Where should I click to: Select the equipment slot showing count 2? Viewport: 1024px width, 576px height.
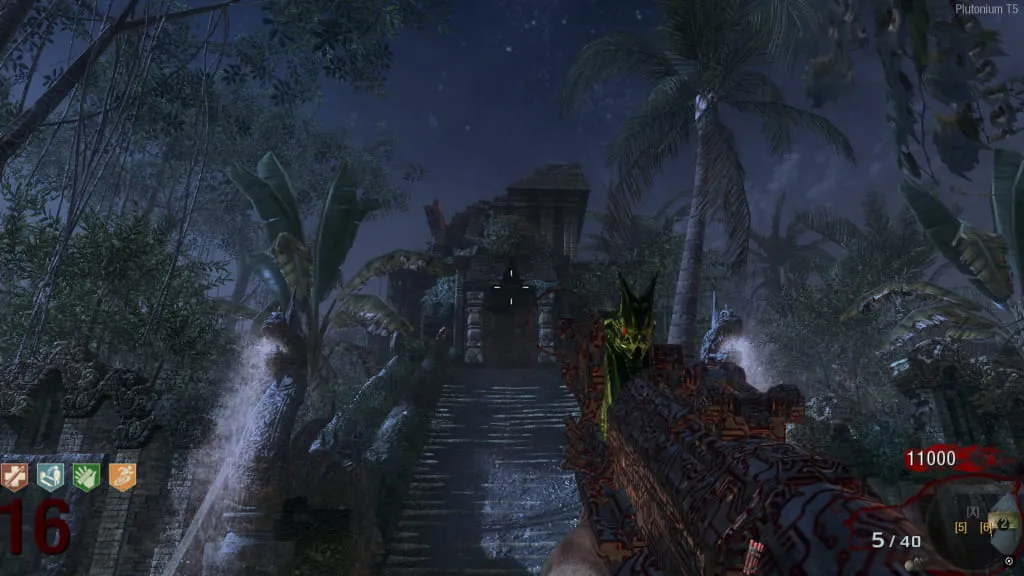(1002, 522)
